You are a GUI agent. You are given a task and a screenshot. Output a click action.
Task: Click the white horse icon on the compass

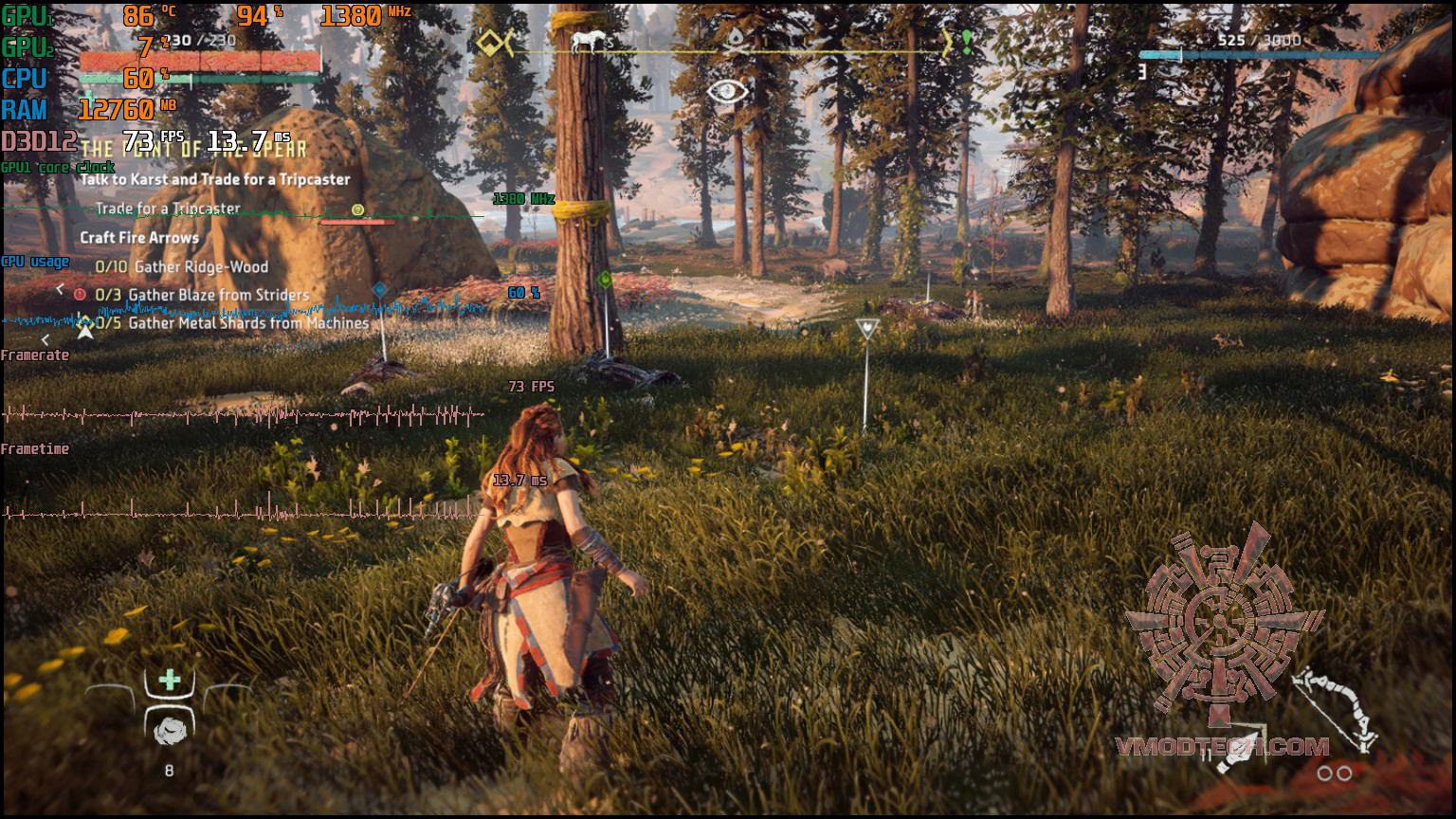[x=587, y=41]
